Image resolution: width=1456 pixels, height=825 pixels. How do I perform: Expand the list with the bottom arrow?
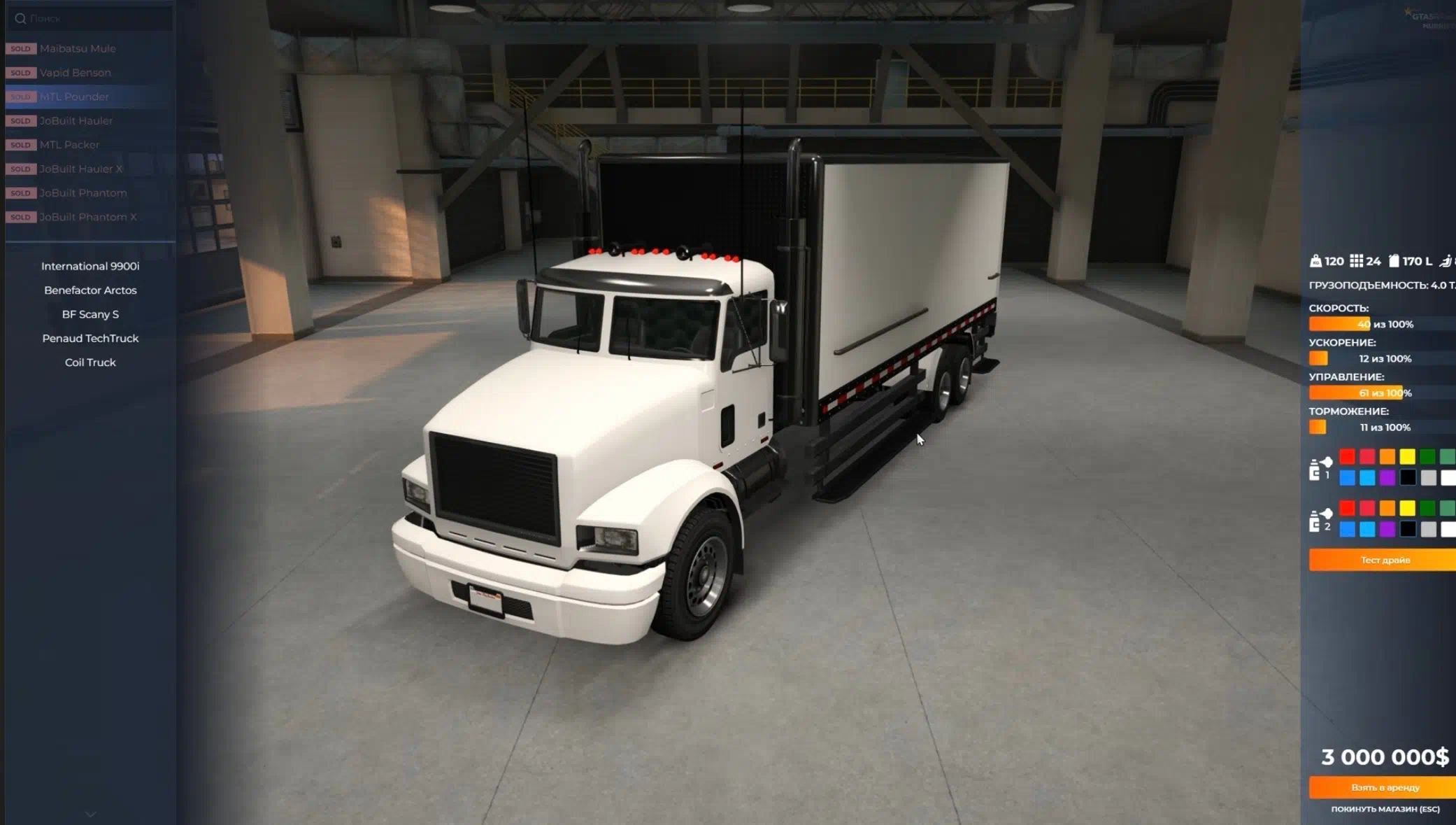(x=91, y=814)
